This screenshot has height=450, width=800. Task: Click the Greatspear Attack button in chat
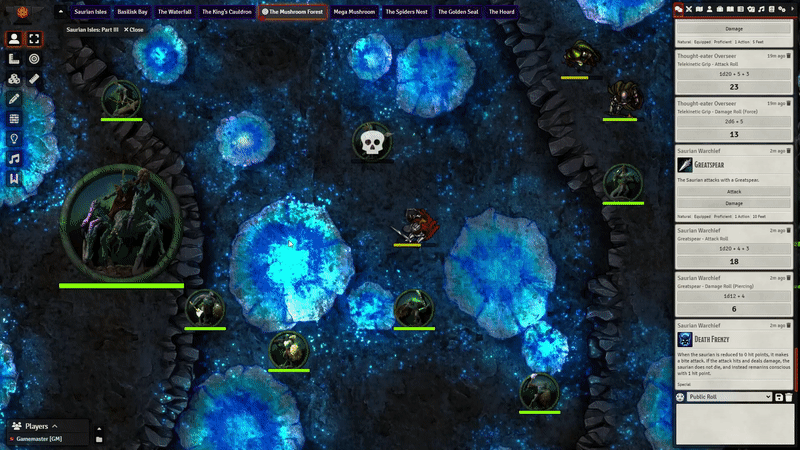tap(734, 190)
